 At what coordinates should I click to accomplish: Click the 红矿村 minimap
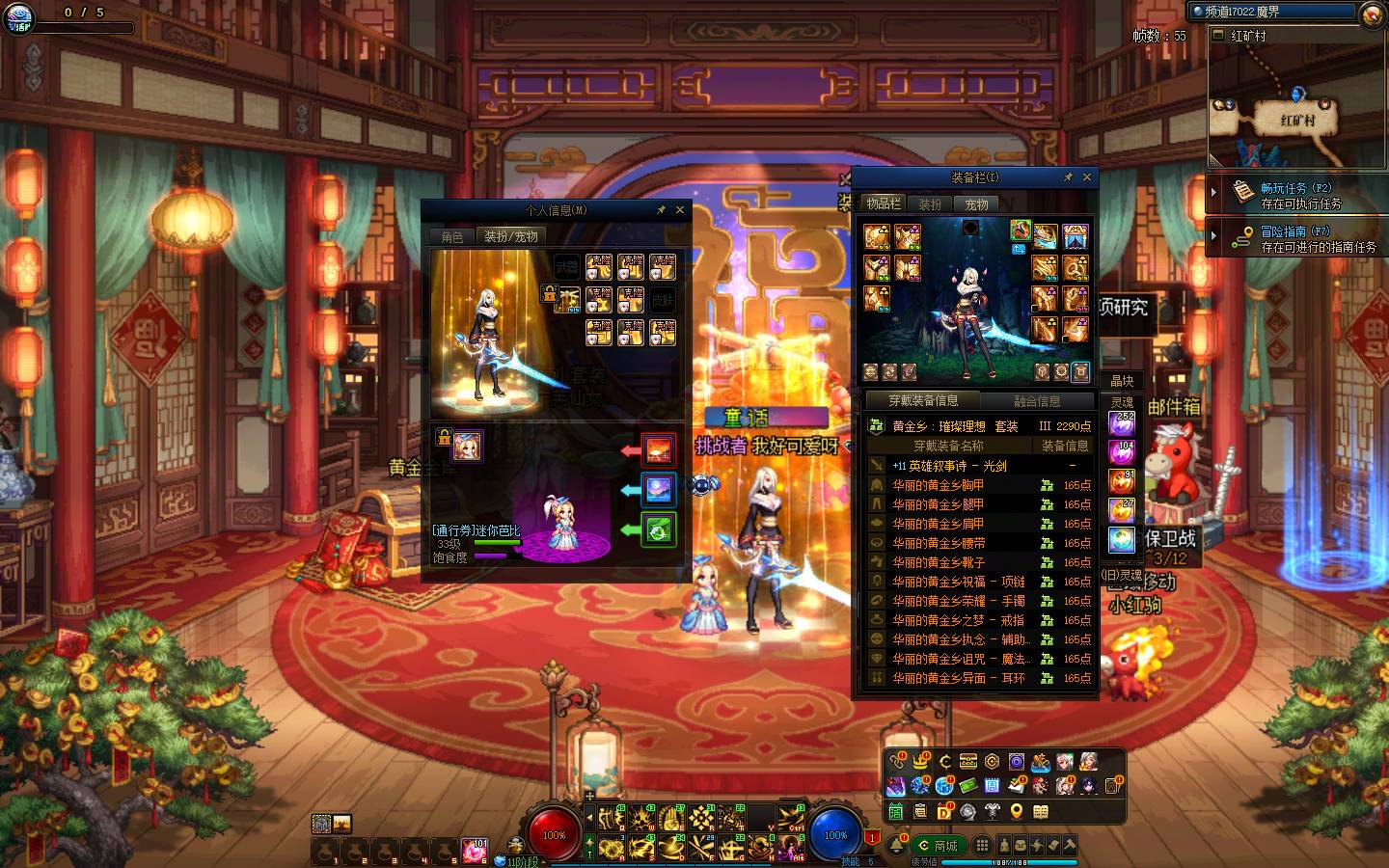click(x=1295, y=106)
